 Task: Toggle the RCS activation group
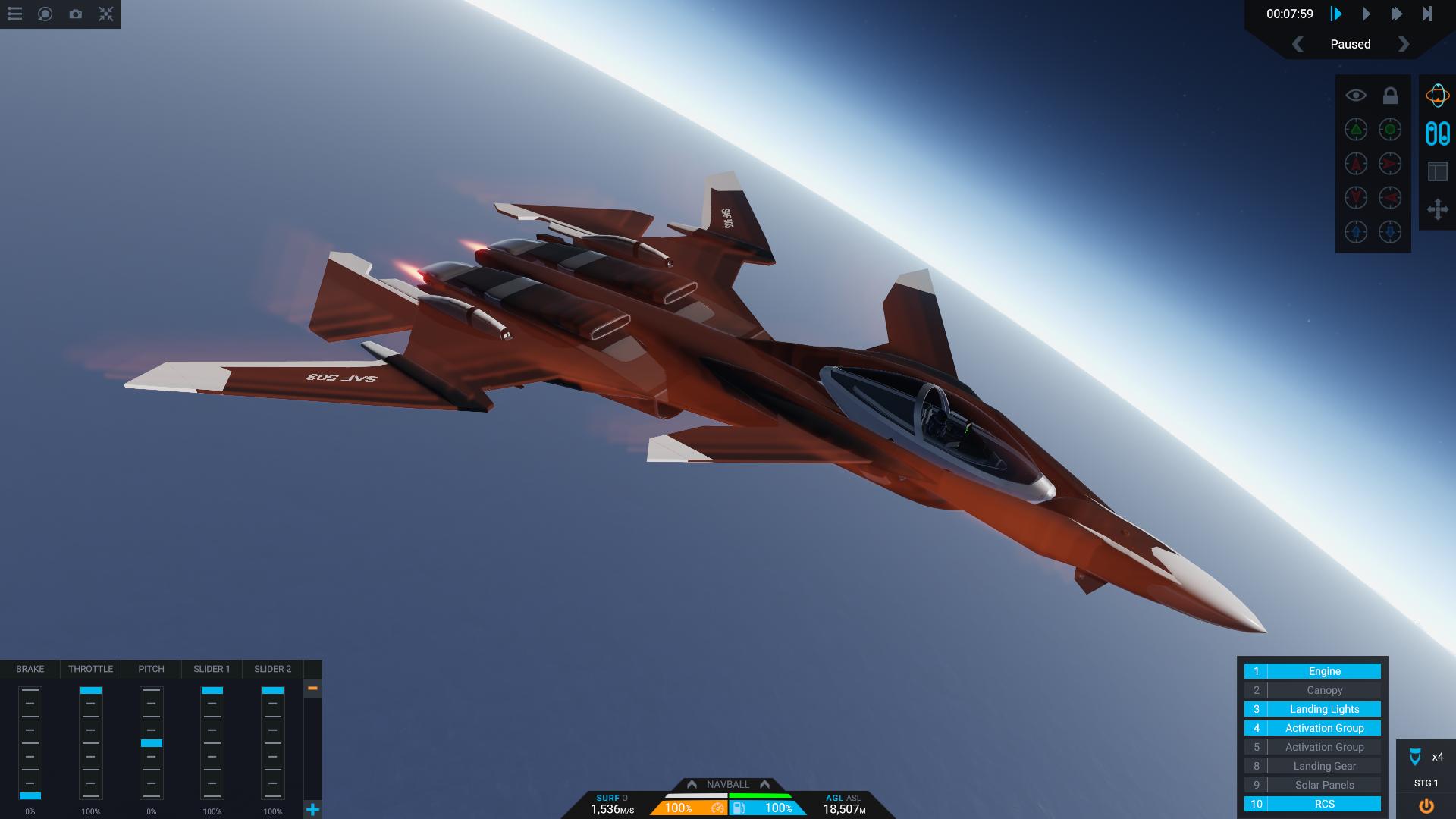click(1324, 804)
